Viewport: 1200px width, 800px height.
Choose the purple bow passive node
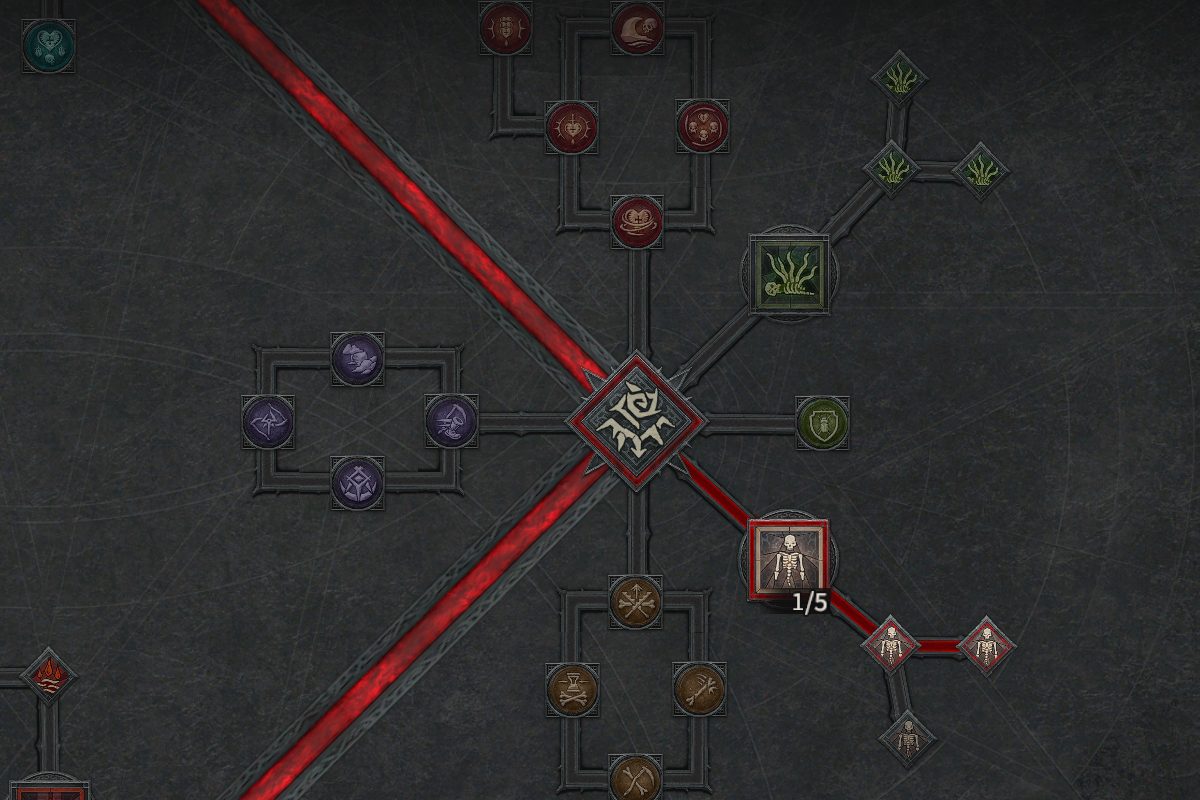click(x=268, y=421)
